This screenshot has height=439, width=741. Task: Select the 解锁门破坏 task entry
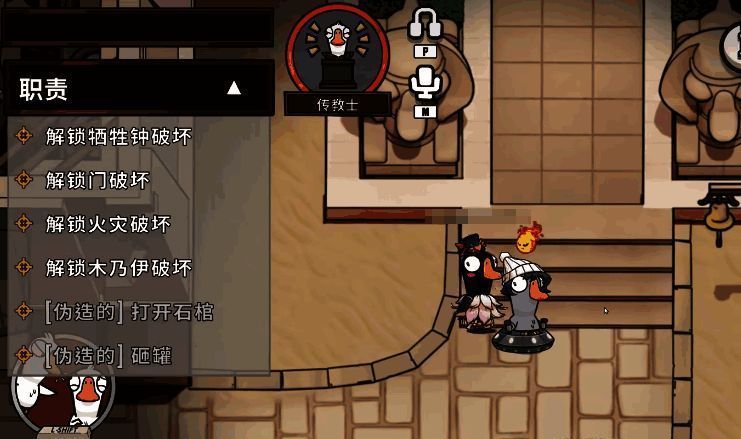tap(97, 180)
